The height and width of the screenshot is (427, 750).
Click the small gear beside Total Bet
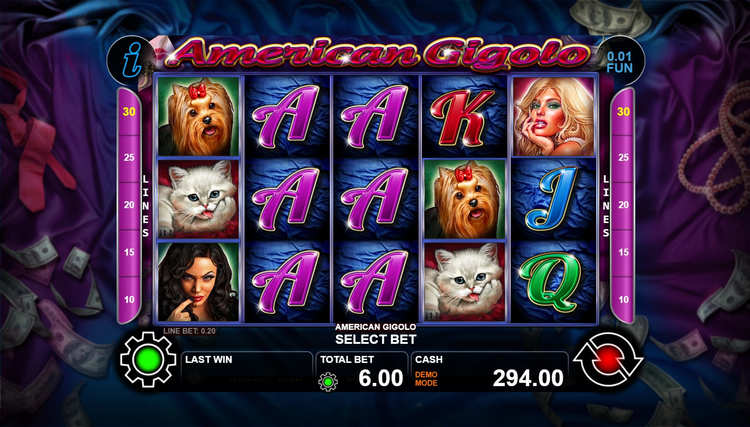tap(327, 381)
